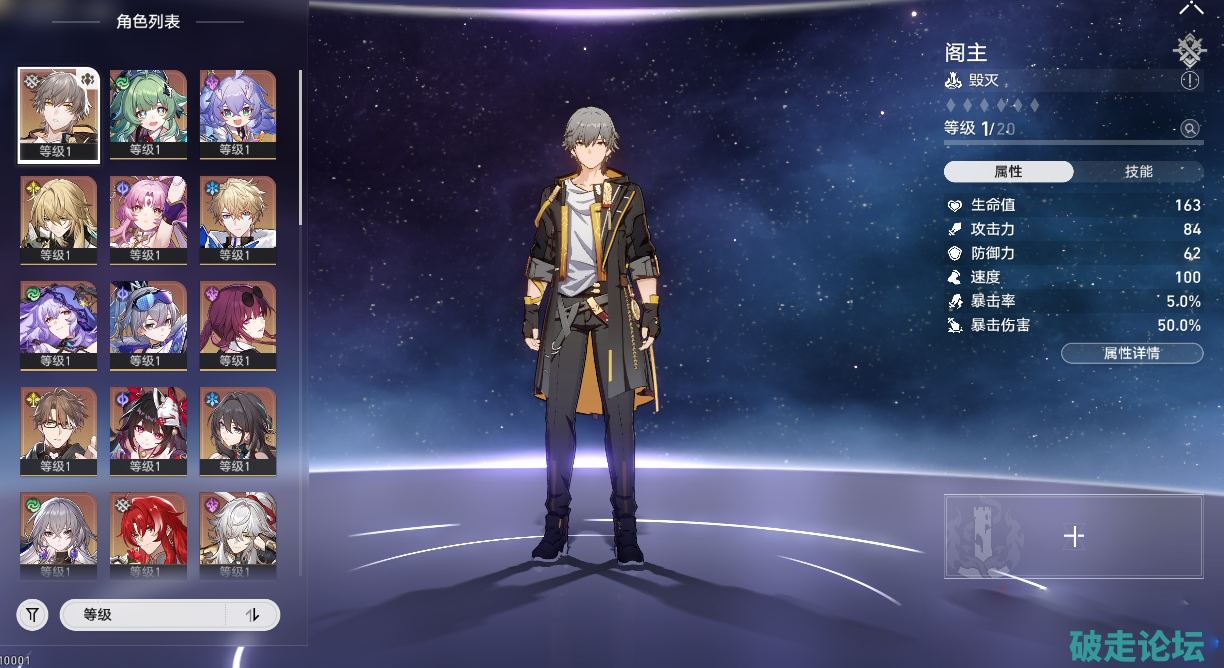Select Welt with the glasses
Image resolution: width=1224 pixels, height=668 pixels.
[59, 426]
